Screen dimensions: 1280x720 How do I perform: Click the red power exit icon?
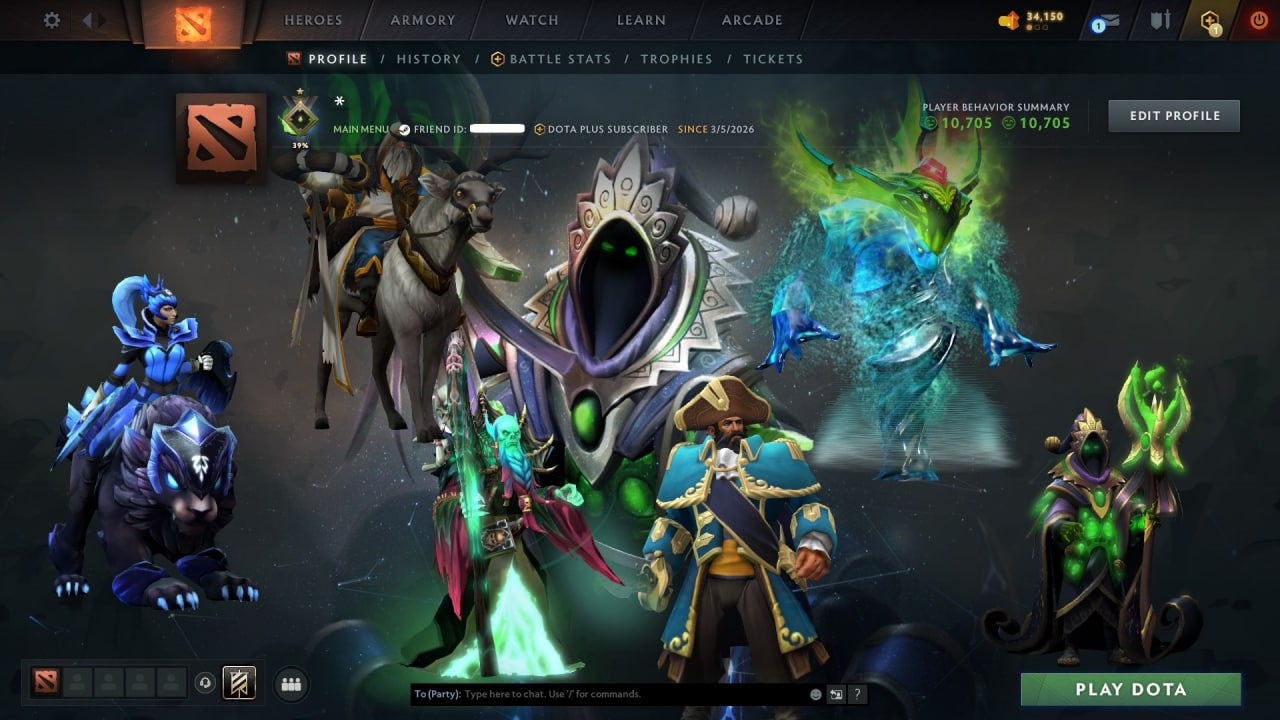tap(1259, 18)
